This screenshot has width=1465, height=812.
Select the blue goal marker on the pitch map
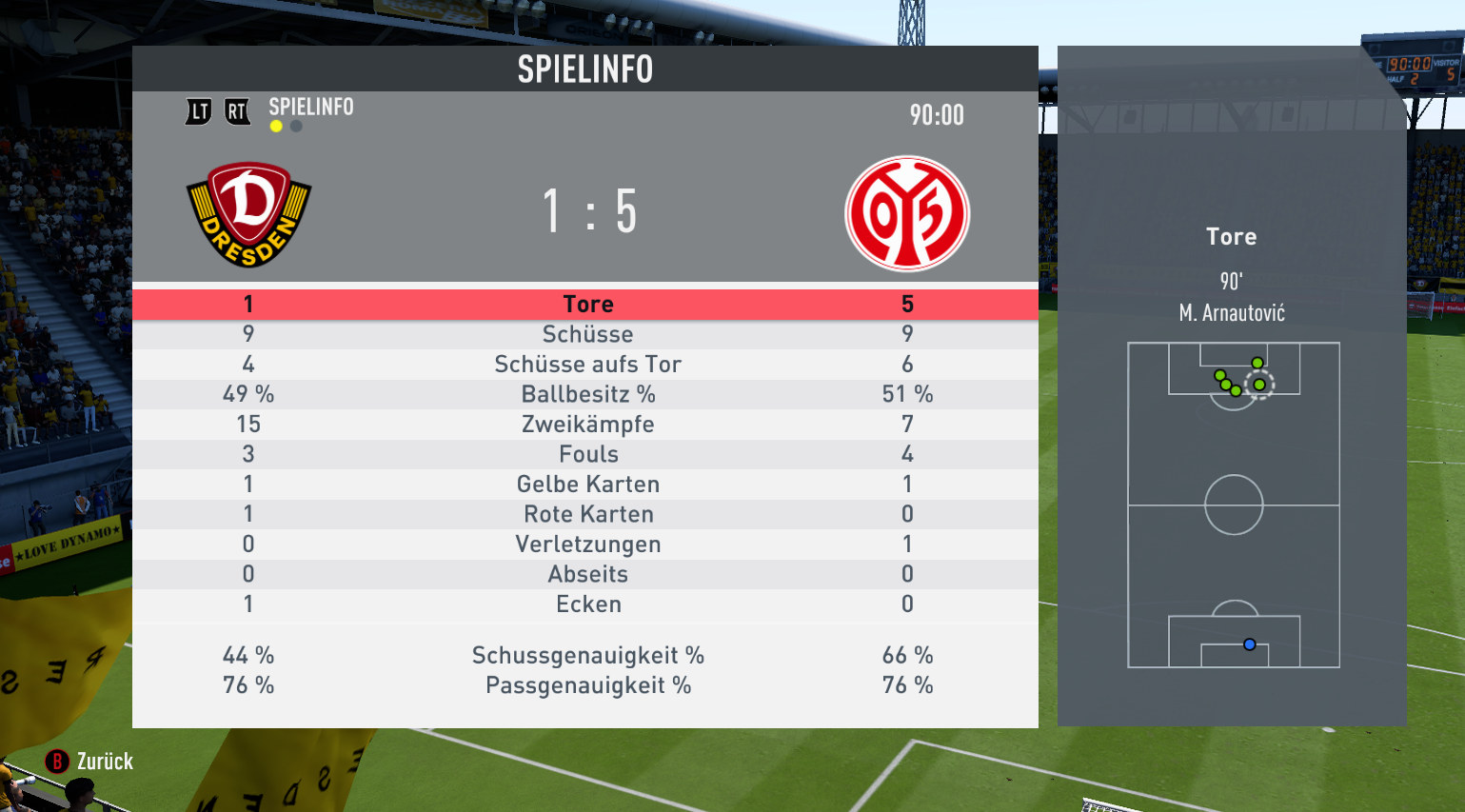(1250, 644)
